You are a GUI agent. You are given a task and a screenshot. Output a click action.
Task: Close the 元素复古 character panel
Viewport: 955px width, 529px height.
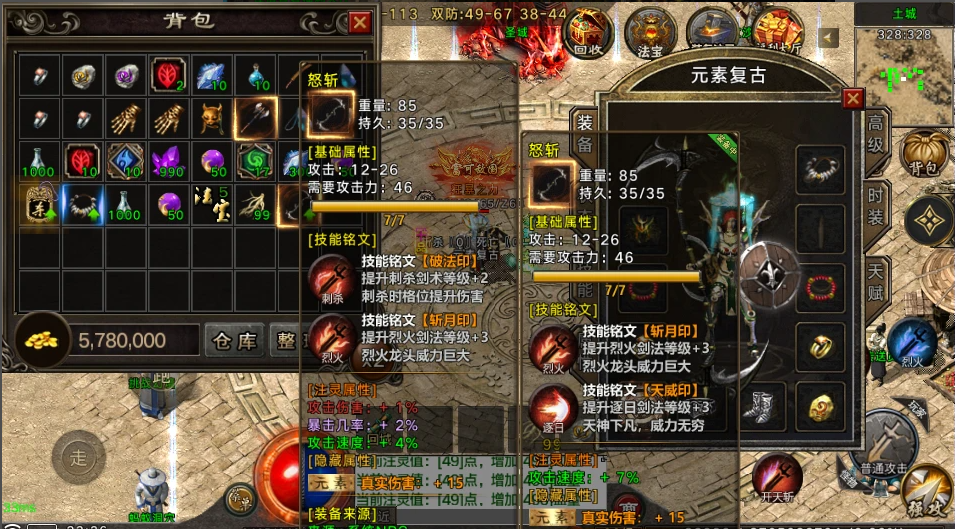(852, 98)
